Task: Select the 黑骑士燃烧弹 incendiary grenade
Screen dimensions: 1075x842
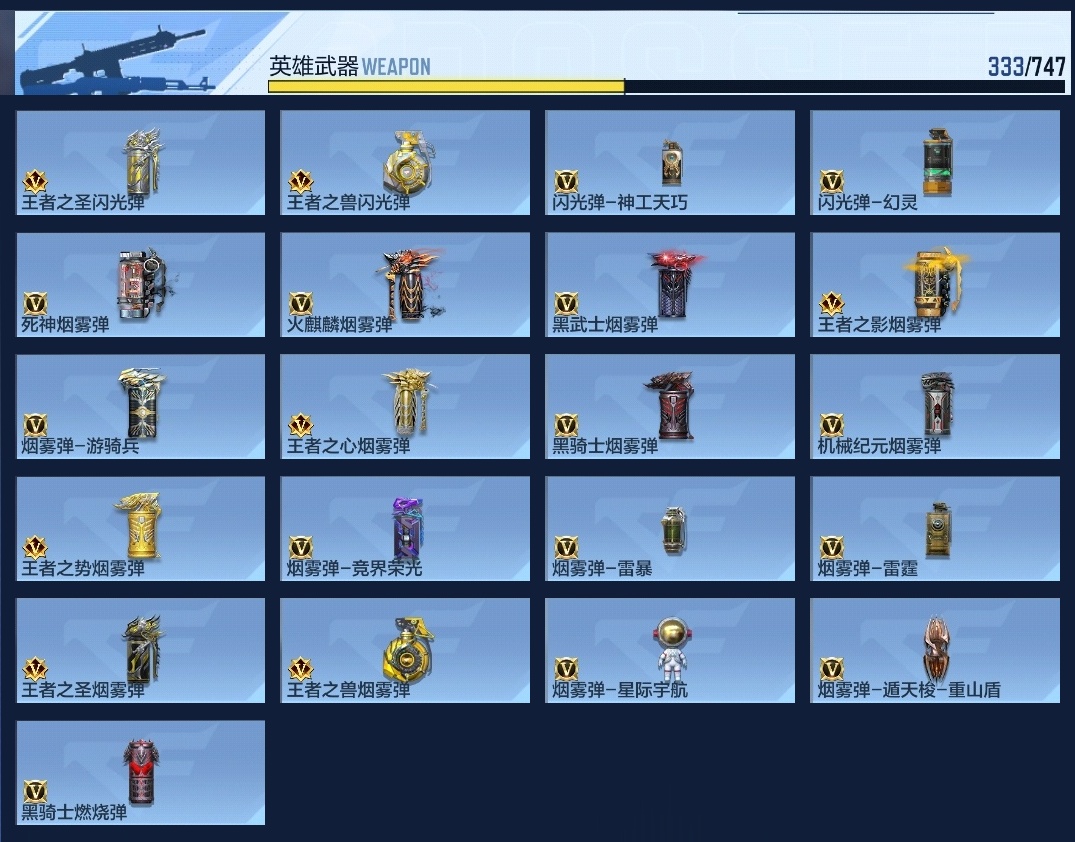Action: pyautogui.click(x=141, y=772)
